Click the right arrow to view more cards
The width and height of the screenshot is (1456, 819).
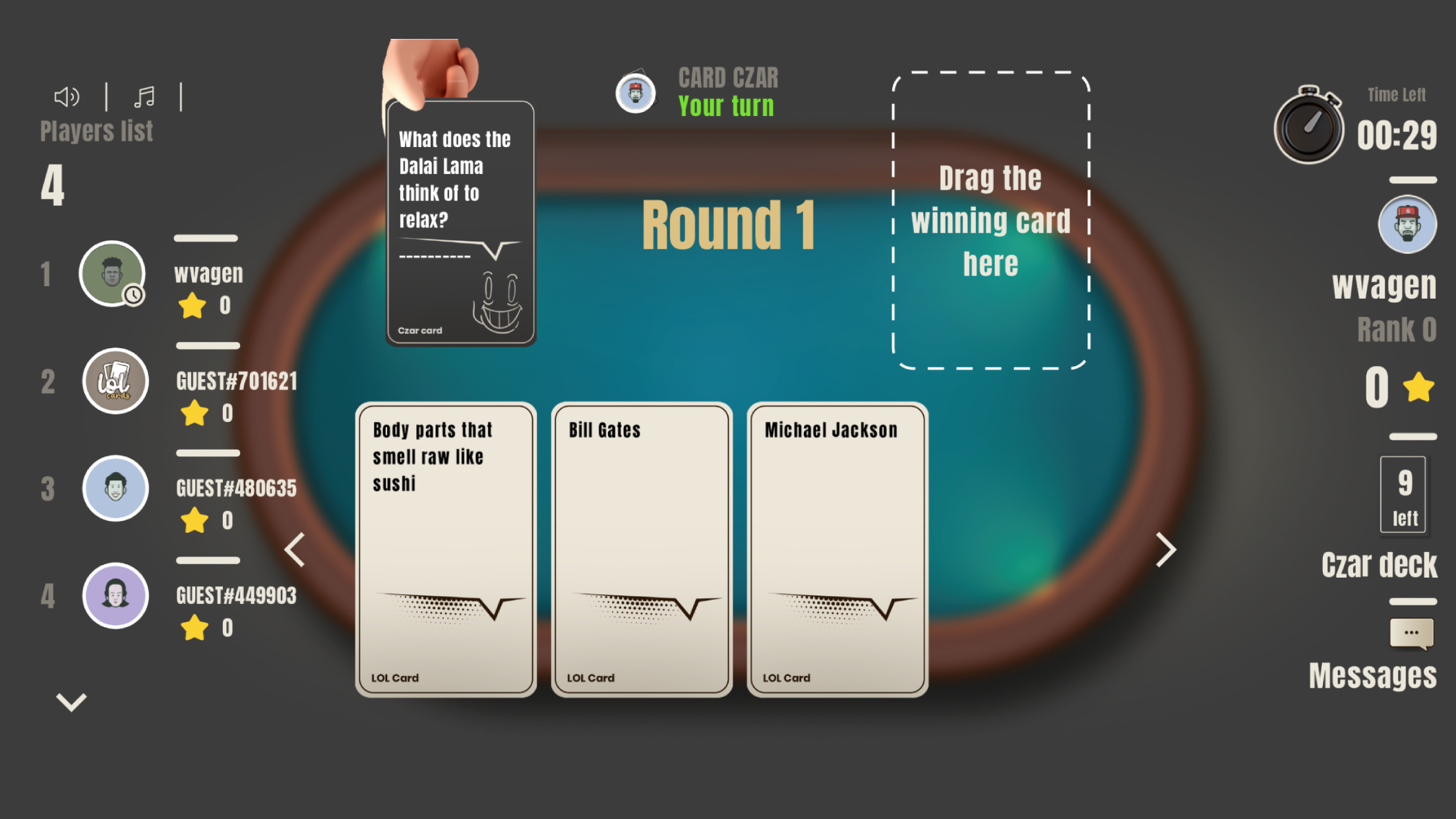pos(1165,549)
